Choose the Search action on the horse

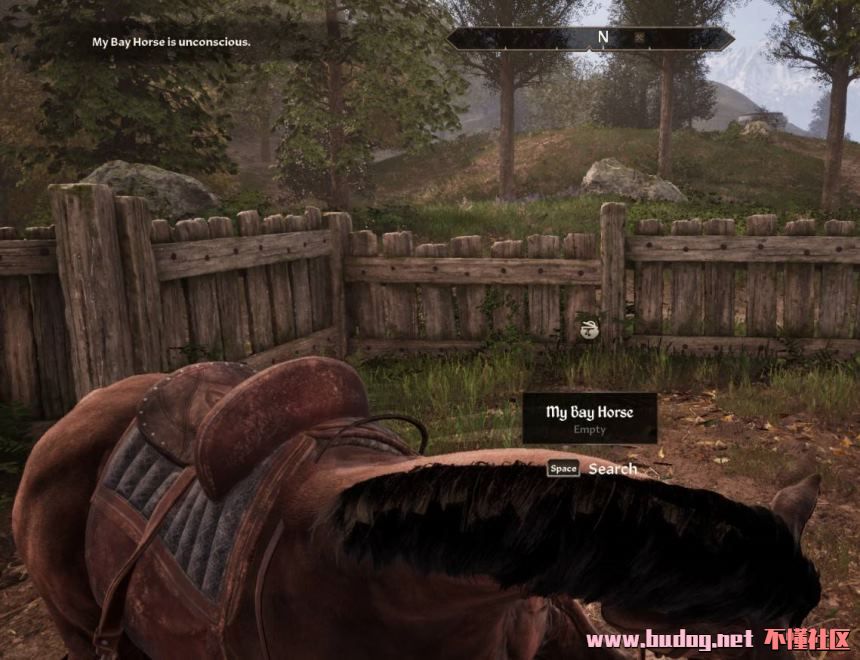[611, 468]
